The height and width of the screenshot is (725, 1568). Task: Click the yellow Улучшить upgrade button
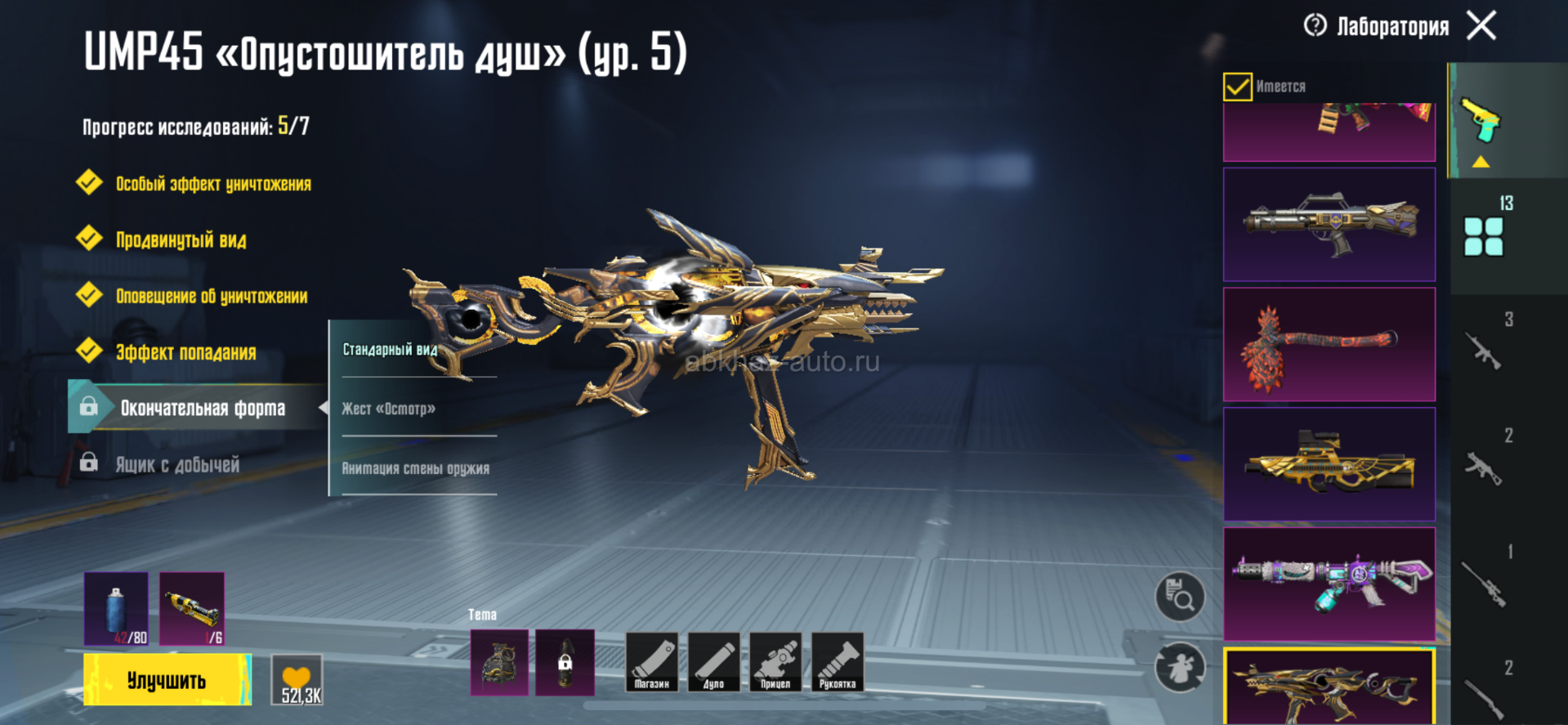167,680
